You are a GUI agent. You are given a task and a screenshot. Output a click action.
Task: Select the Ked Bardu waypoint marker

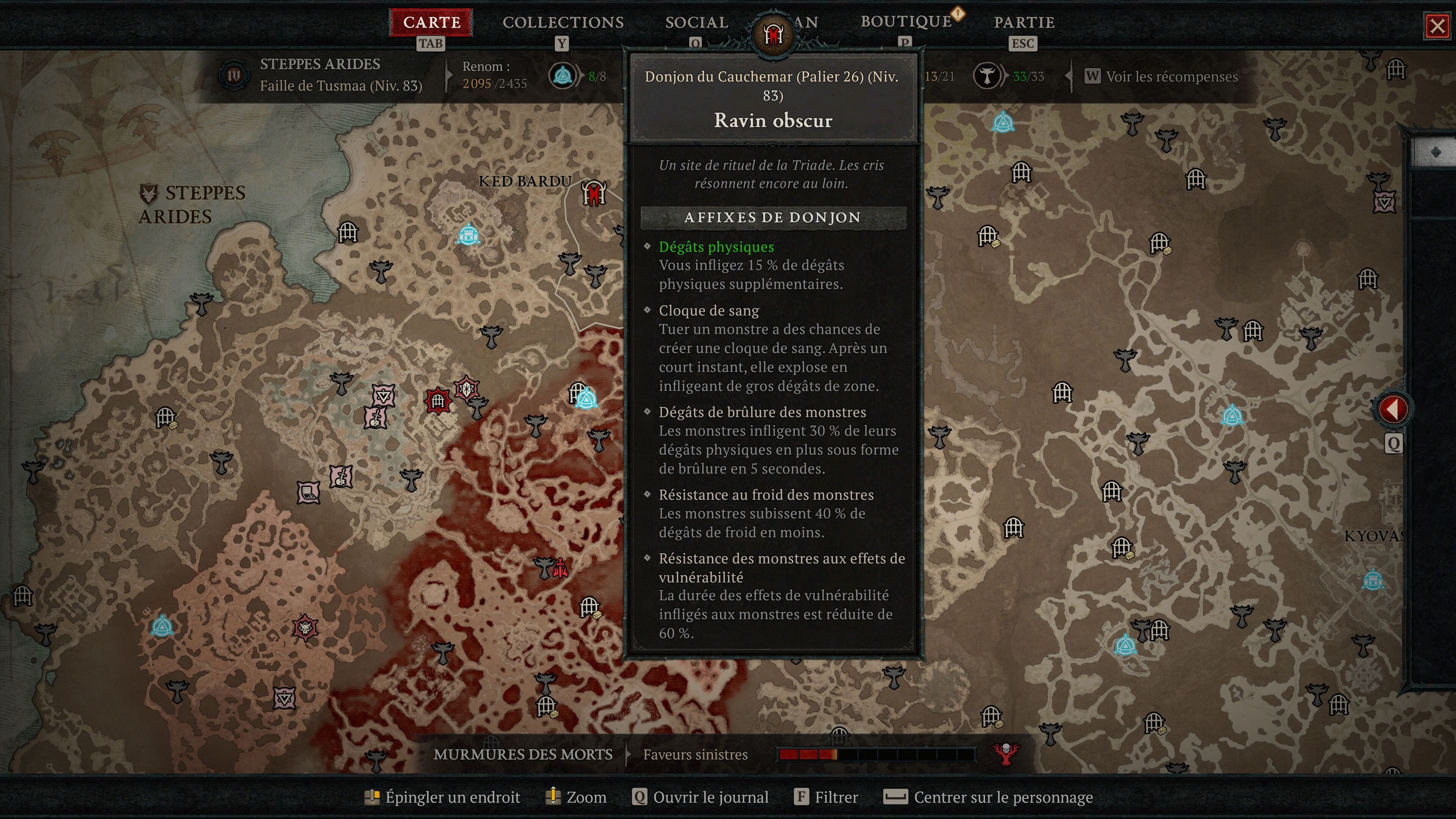[x=468, y=234]
